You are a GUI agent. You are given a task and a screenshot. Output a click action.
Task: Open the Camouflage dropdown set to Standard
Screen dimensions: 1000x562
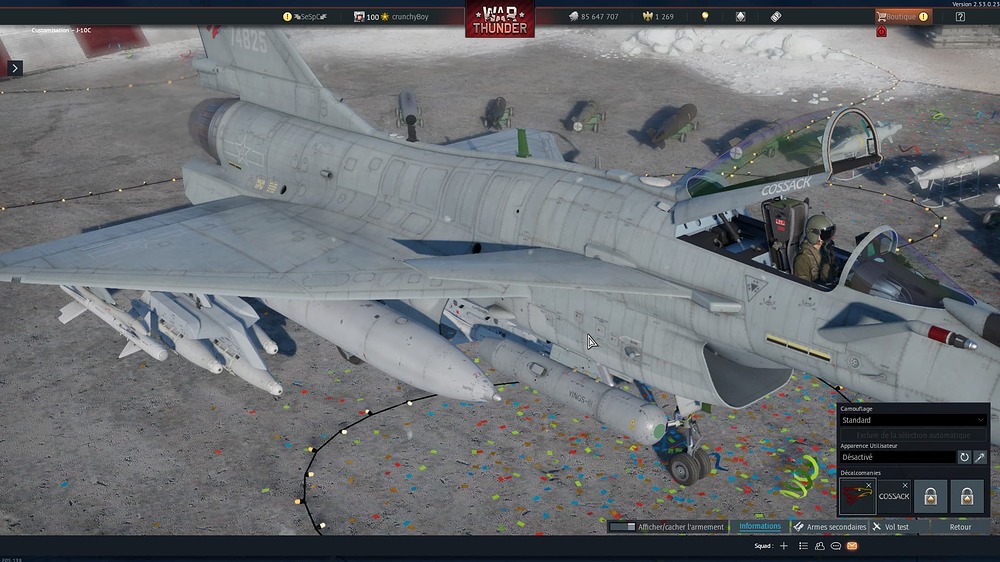click(x=913, y=420)
